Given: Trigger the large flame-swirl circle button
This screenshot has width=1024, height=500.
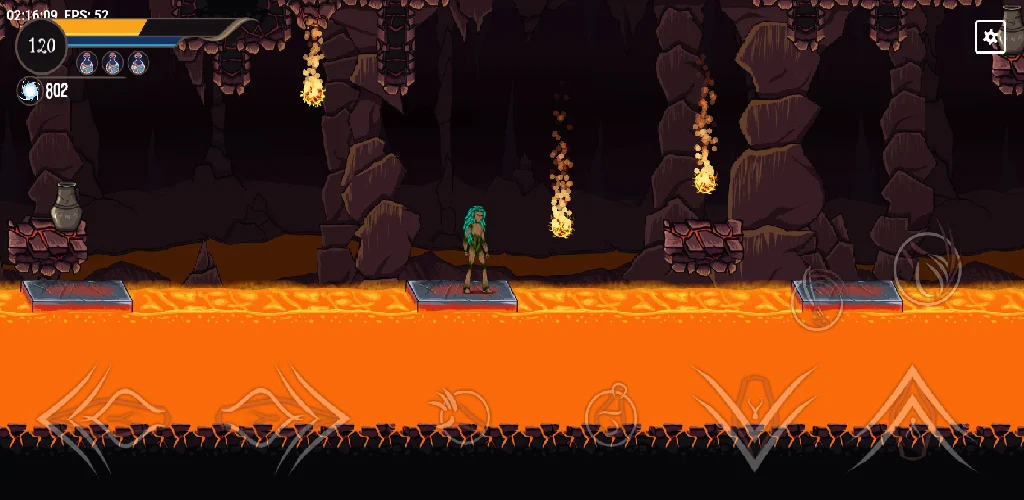Looking at the screenshot, I should coord(927,266).
